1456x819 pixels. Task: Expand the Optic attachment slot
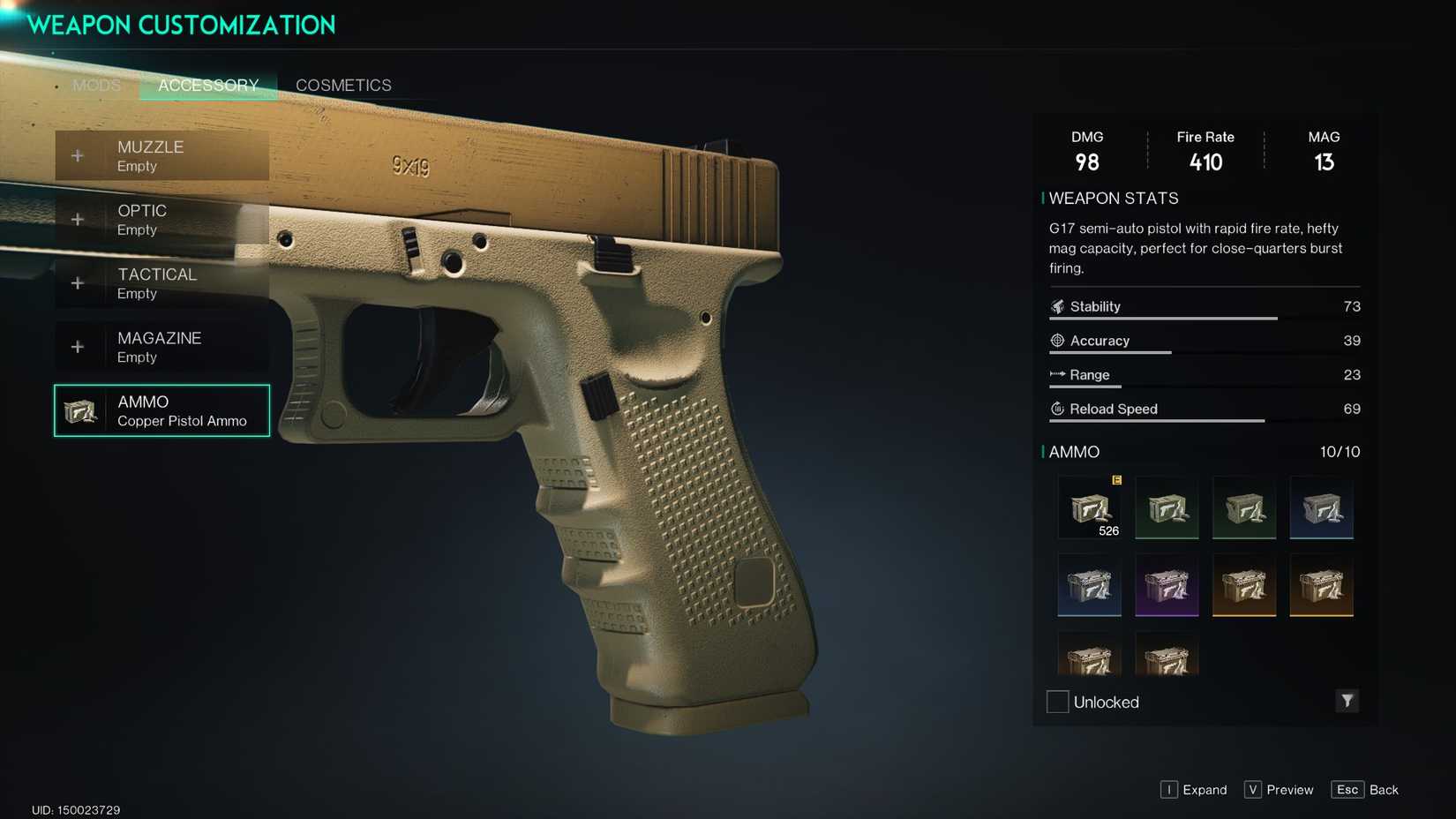[77, 219]
